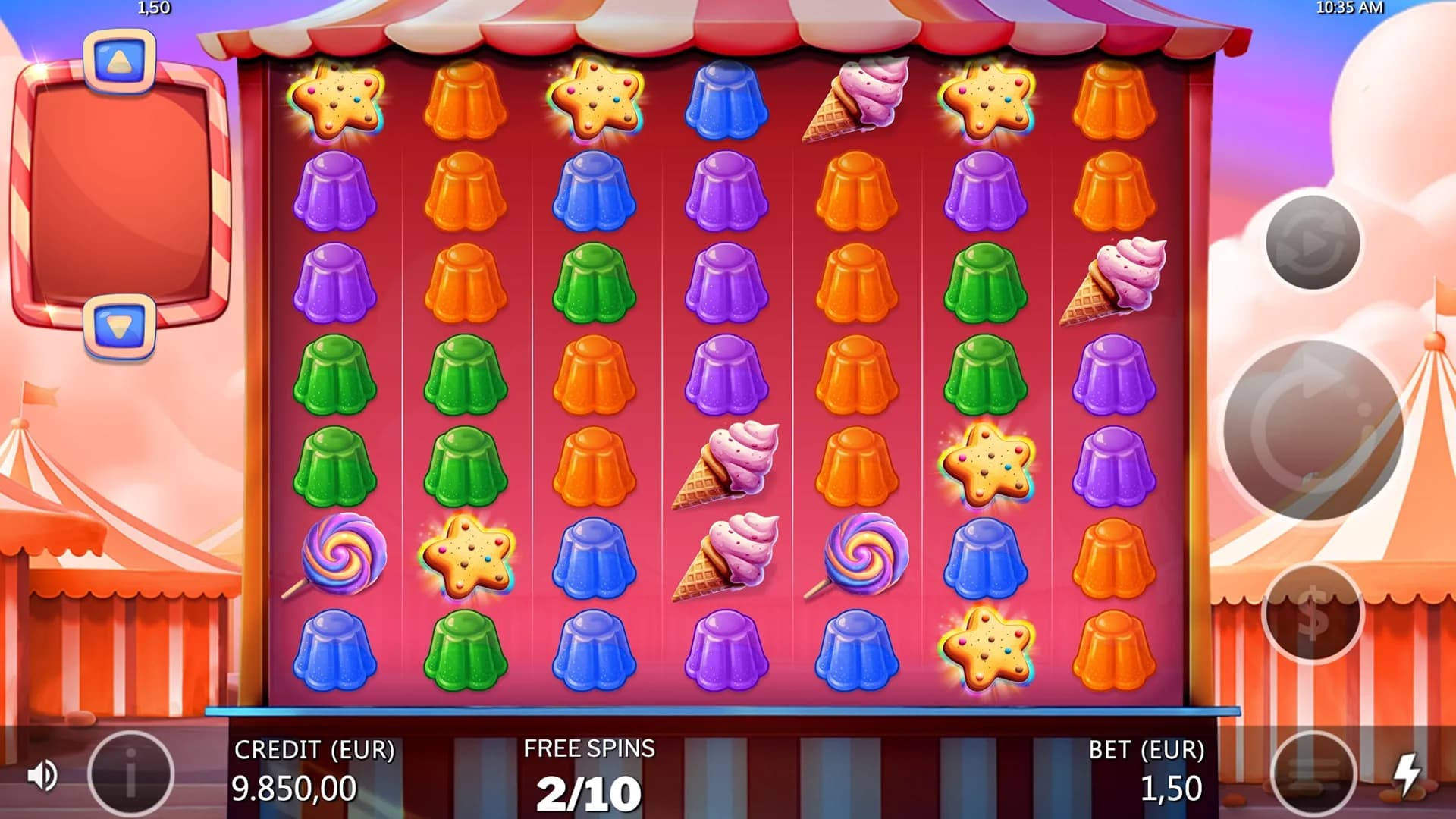This screenshot has height=819, width=1456.
Task: Toggle the sound speaker icon
Action: pyautogui.click(x=42, y=775)
